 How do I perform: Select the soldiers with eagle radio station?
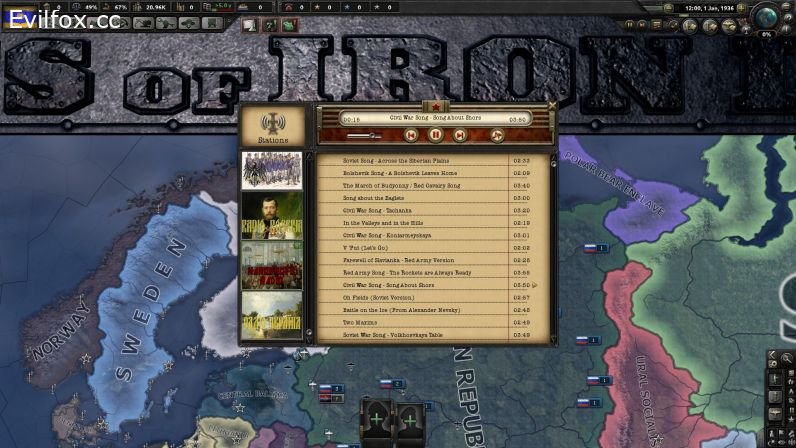click(x=272, y=170)
